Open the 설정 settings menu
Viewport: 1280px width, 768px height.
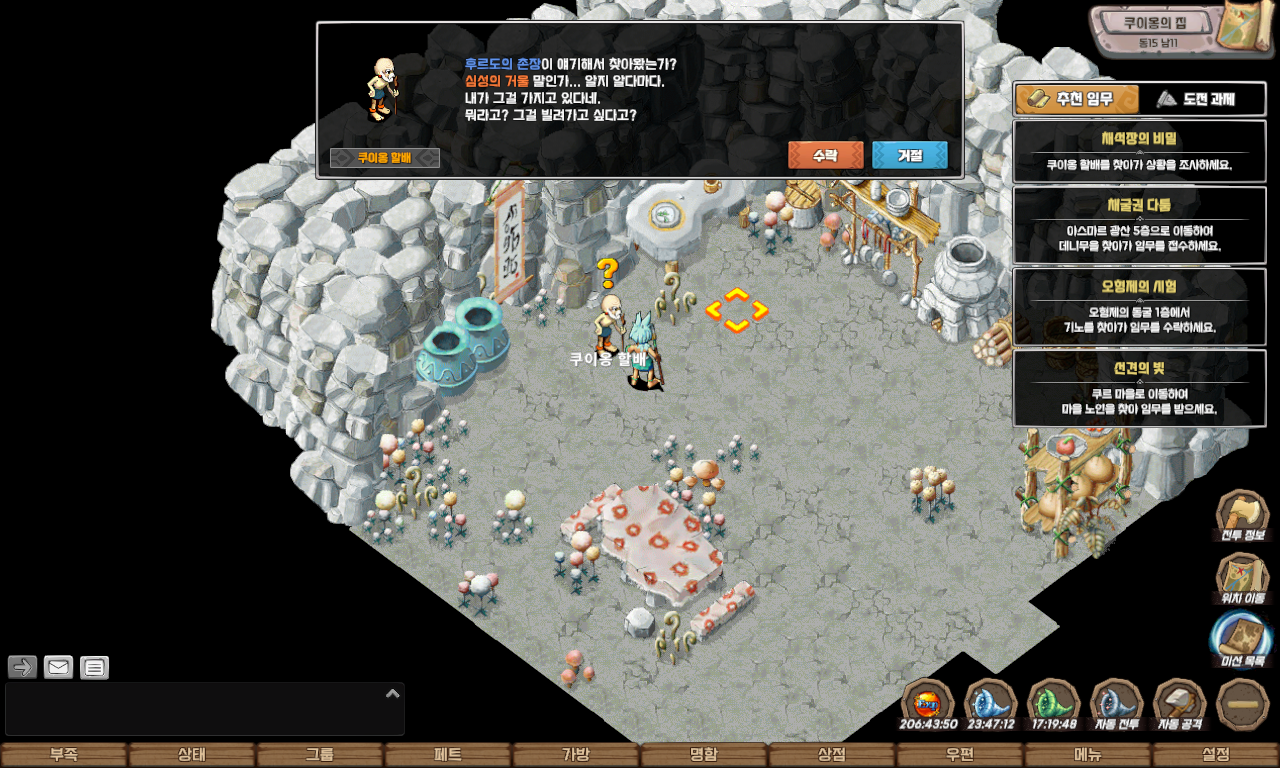point(1216,755)
